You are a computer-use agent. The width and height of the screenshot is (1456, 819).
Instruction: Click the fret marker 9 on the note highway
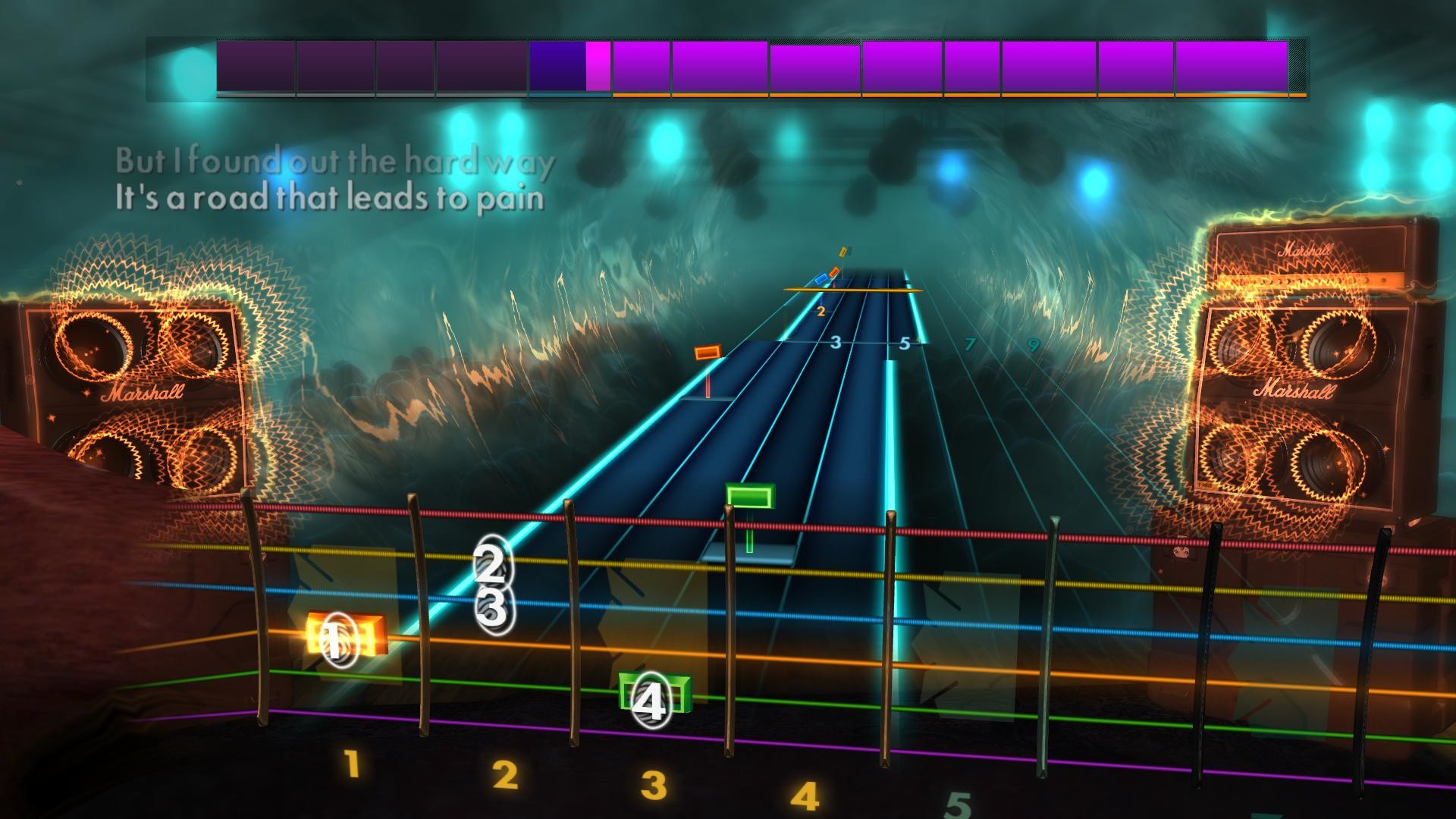pyautogui.click(x=1033, y=343)
